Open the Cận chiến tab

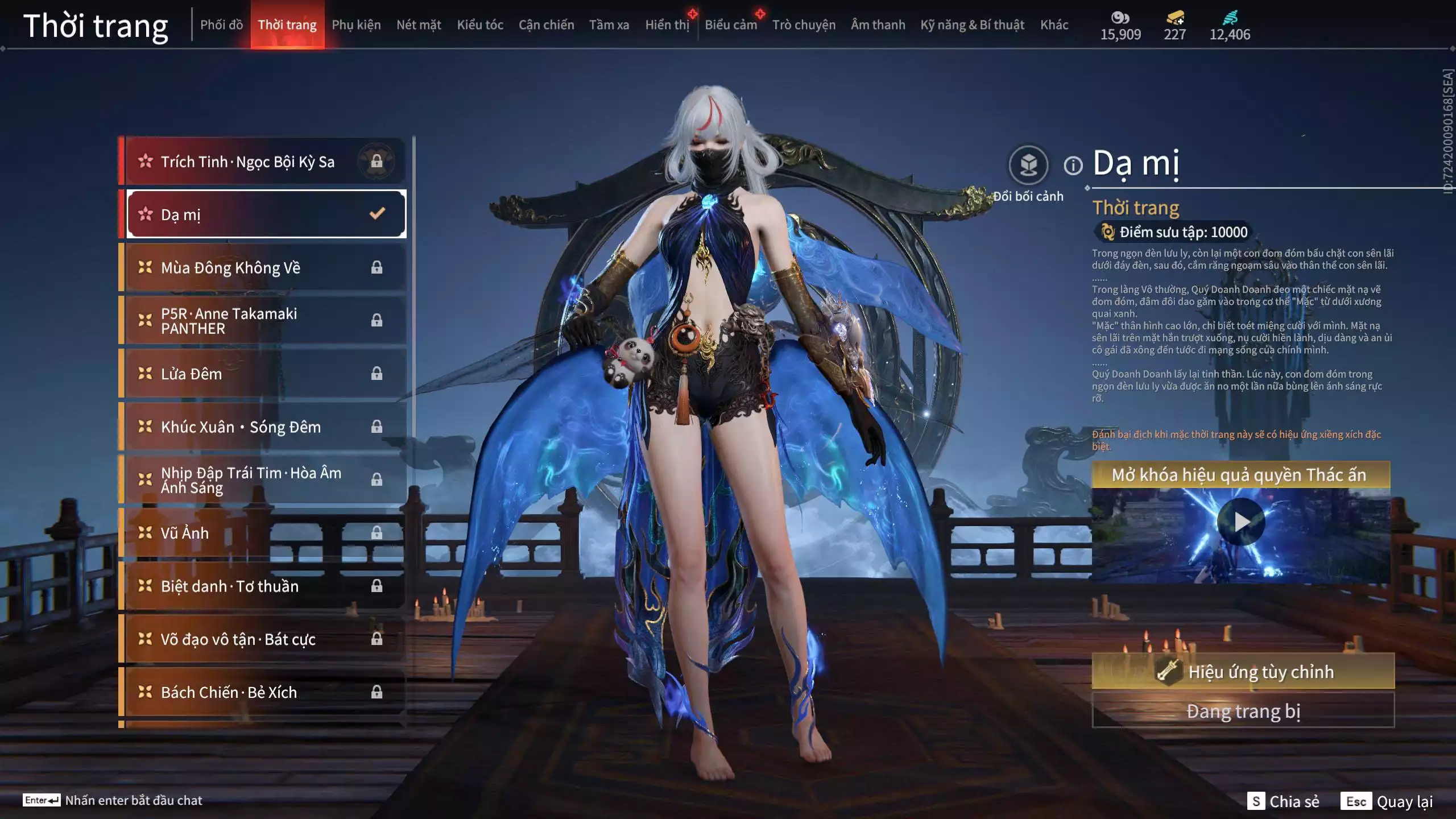(x=546, y=25)
